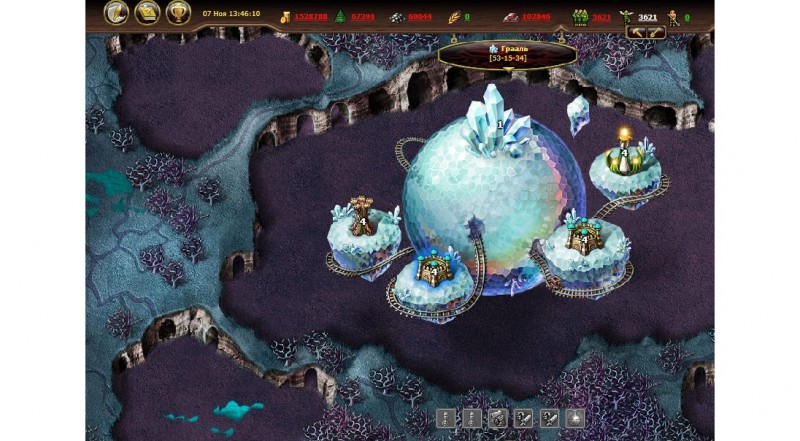Open the round button between quill and trophy
800x441 pixels.
pos(148,13)
